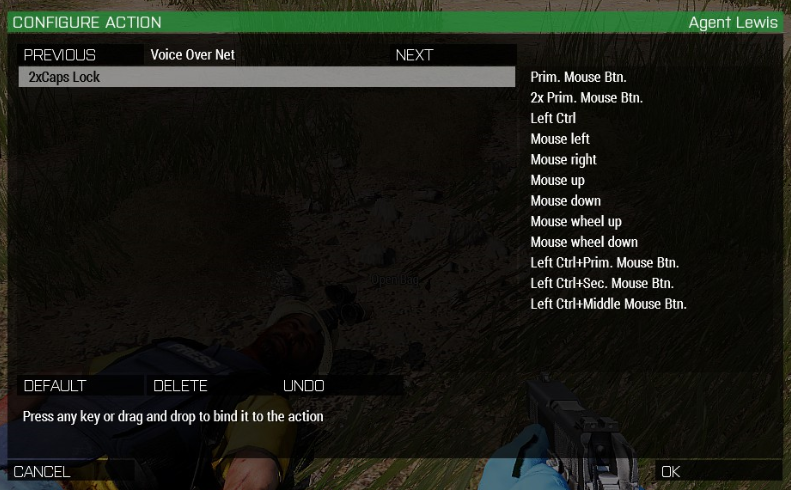Screen dimensions: 791x490
Task: Select Left Ctrl+Middle Mouse Btn. entry
Action: pyautogui.click(x=608, y=304)
